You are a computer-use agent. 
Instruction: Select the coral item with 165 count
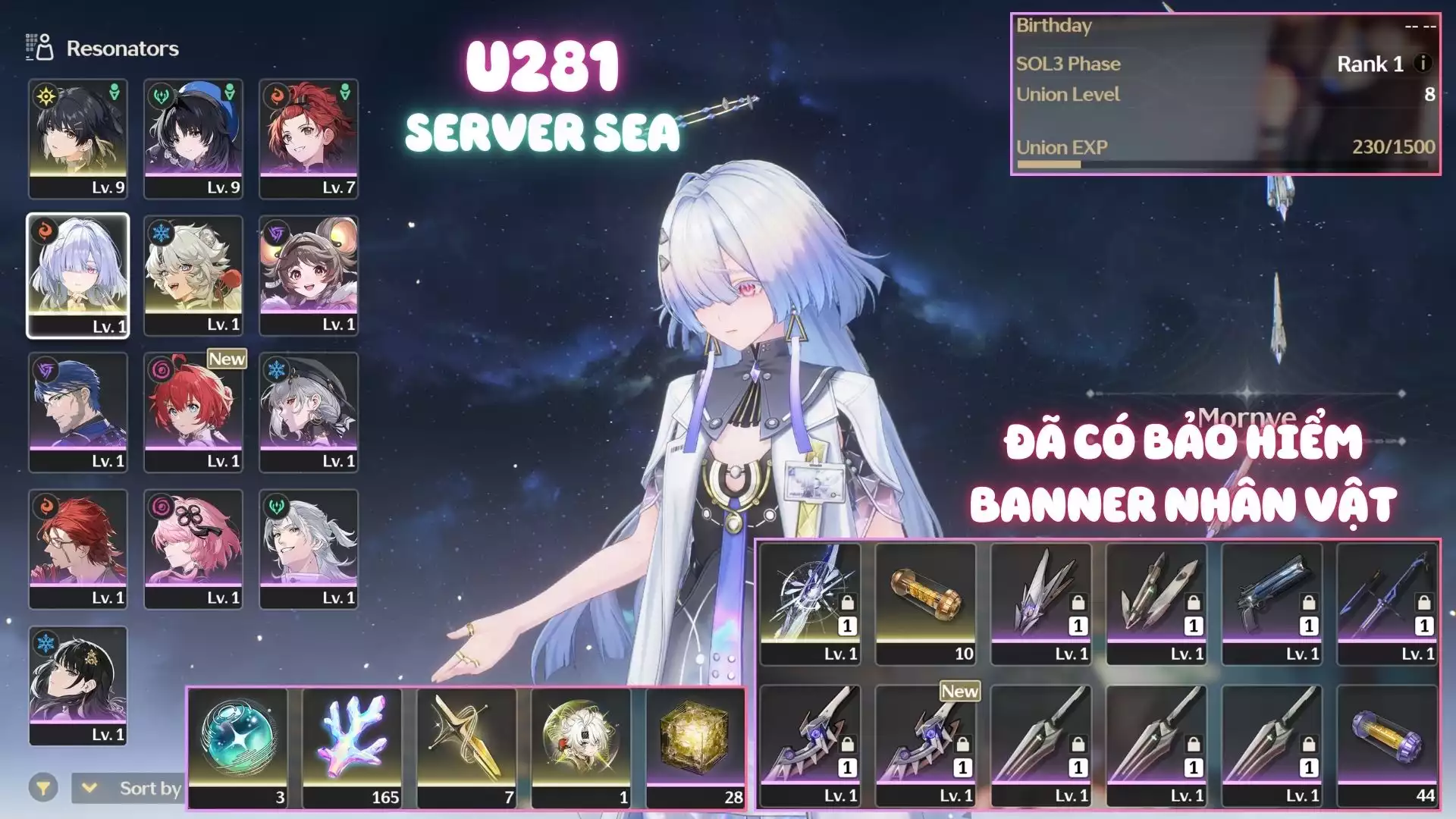pyautogui.click(x=353, y=747)
